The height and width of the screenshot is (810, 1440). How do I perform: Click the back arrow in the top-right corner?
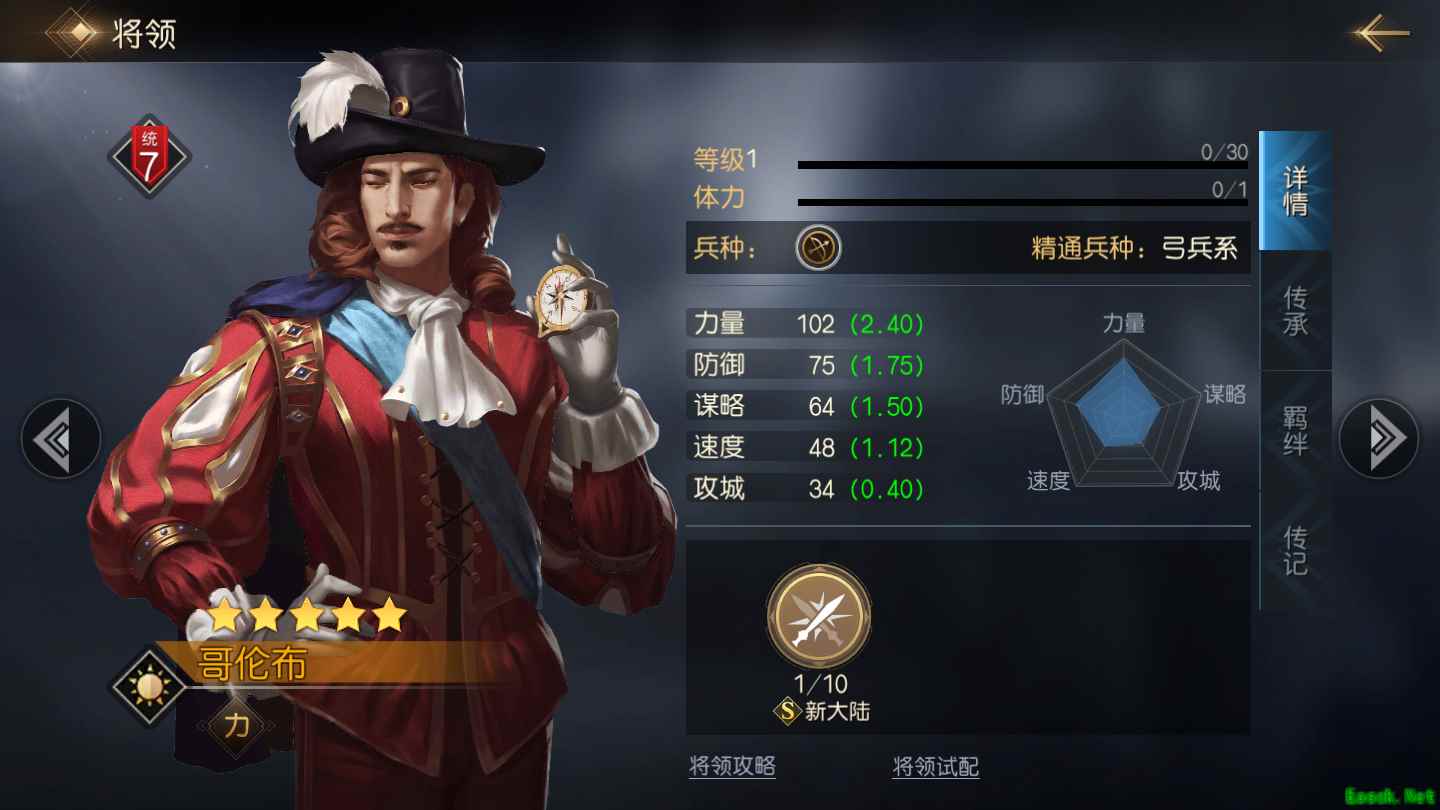click(x=1378, y=31)
